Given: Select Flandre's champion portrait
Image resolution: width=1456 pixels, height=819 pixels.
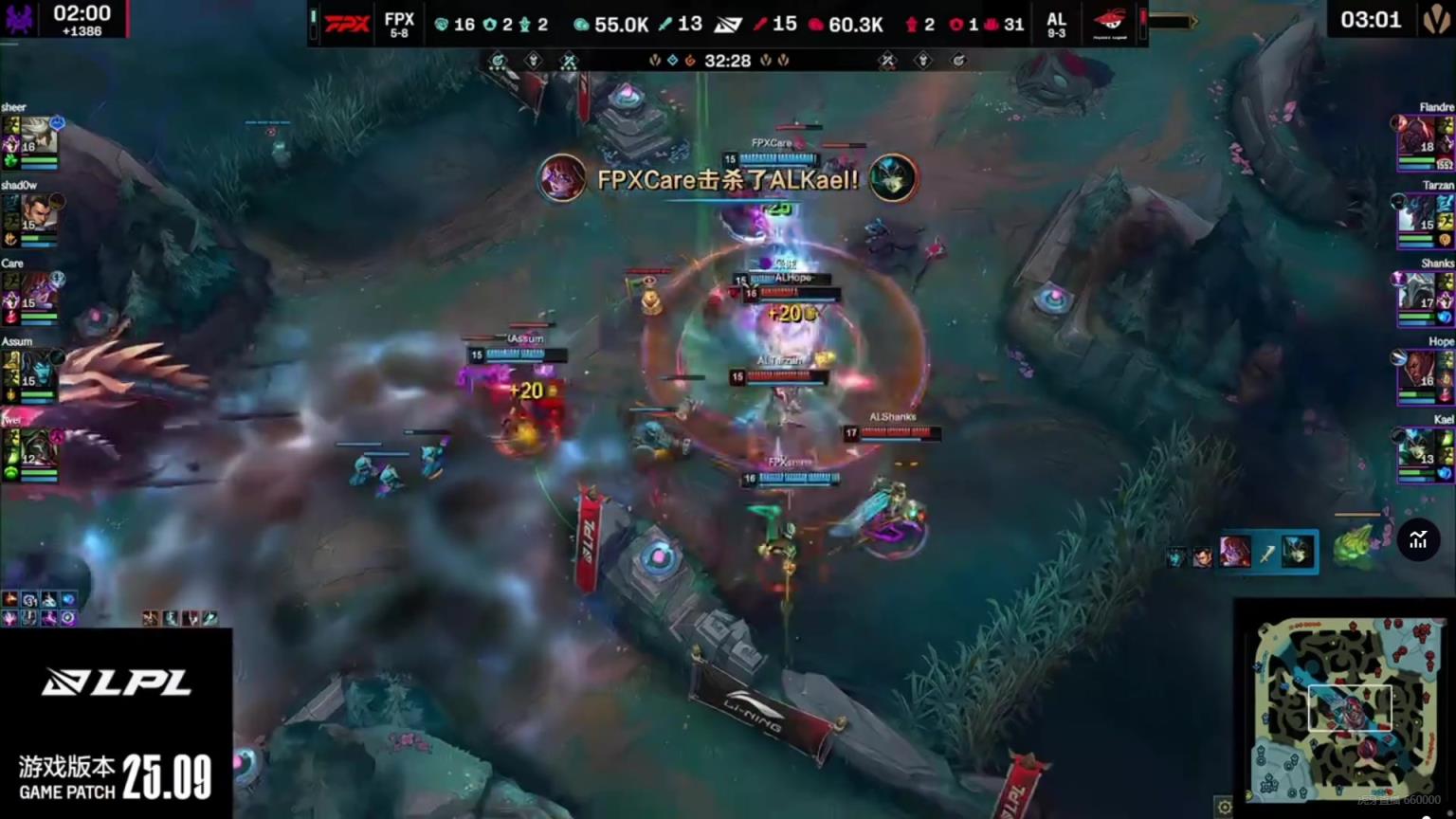Looking at the screenshot, I should 1417,136.
